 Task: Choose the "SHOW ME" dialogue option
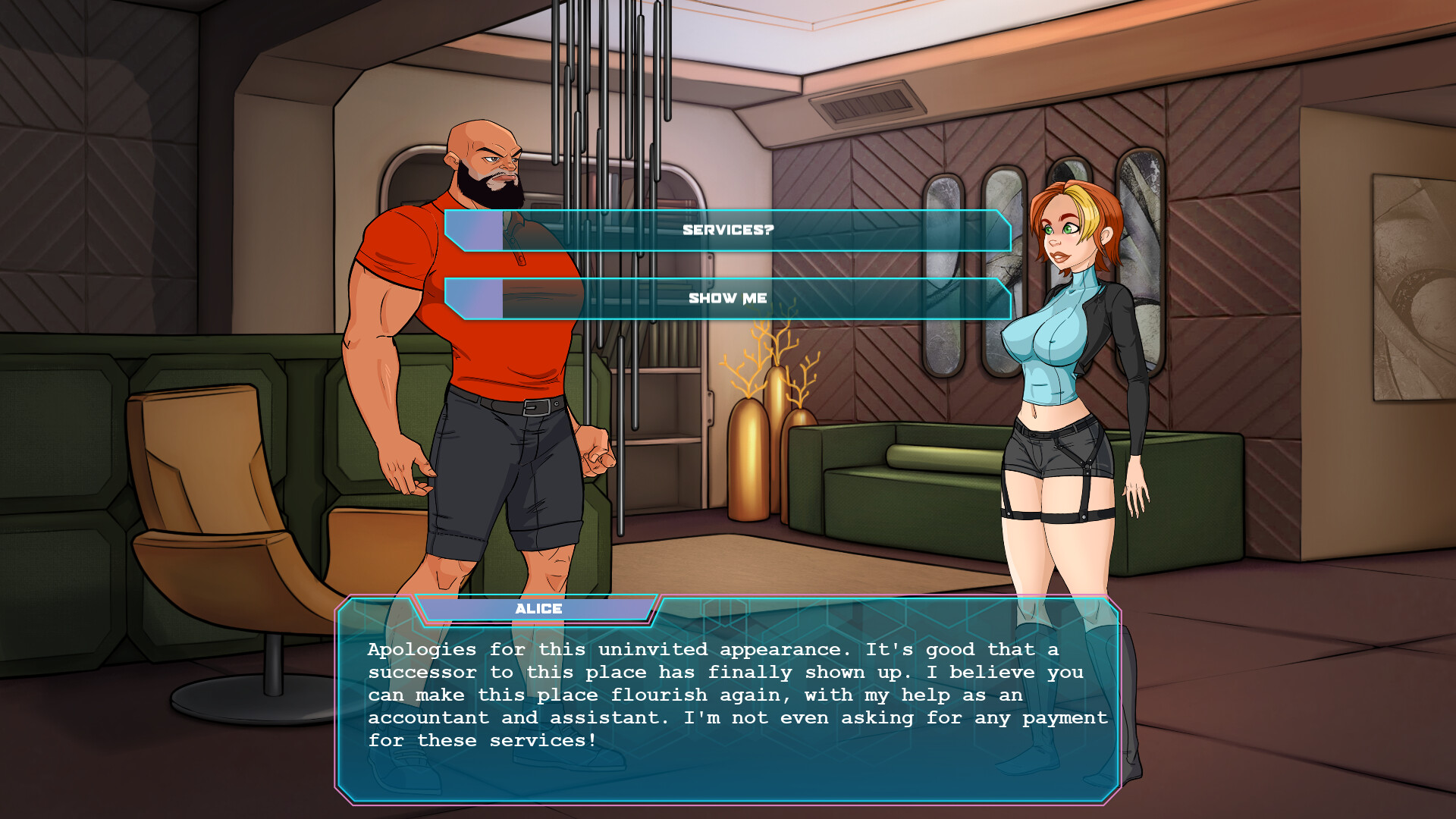point(726,298)
